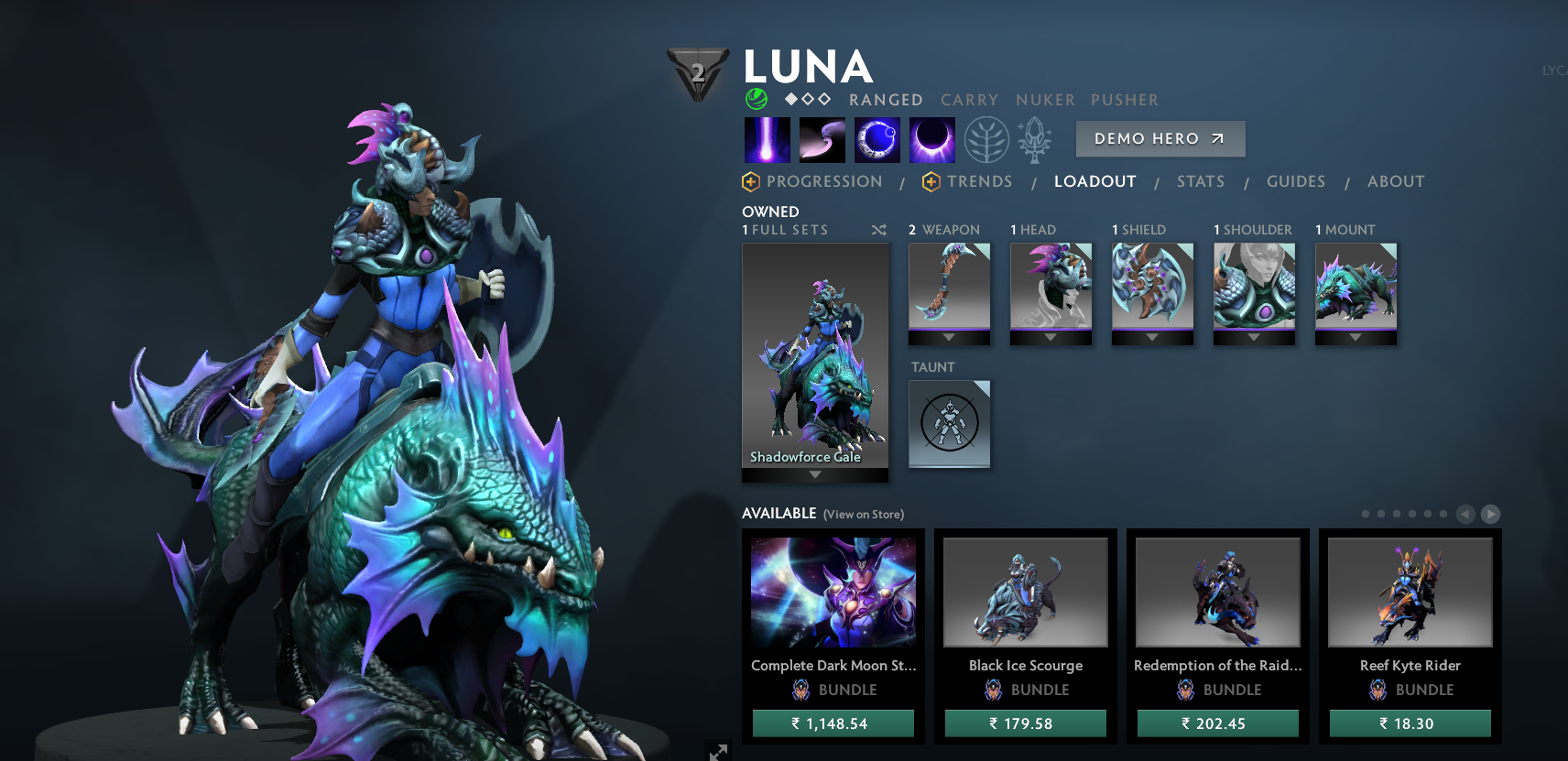Select the Lucent Beam ability icon

tap(767, 138)
